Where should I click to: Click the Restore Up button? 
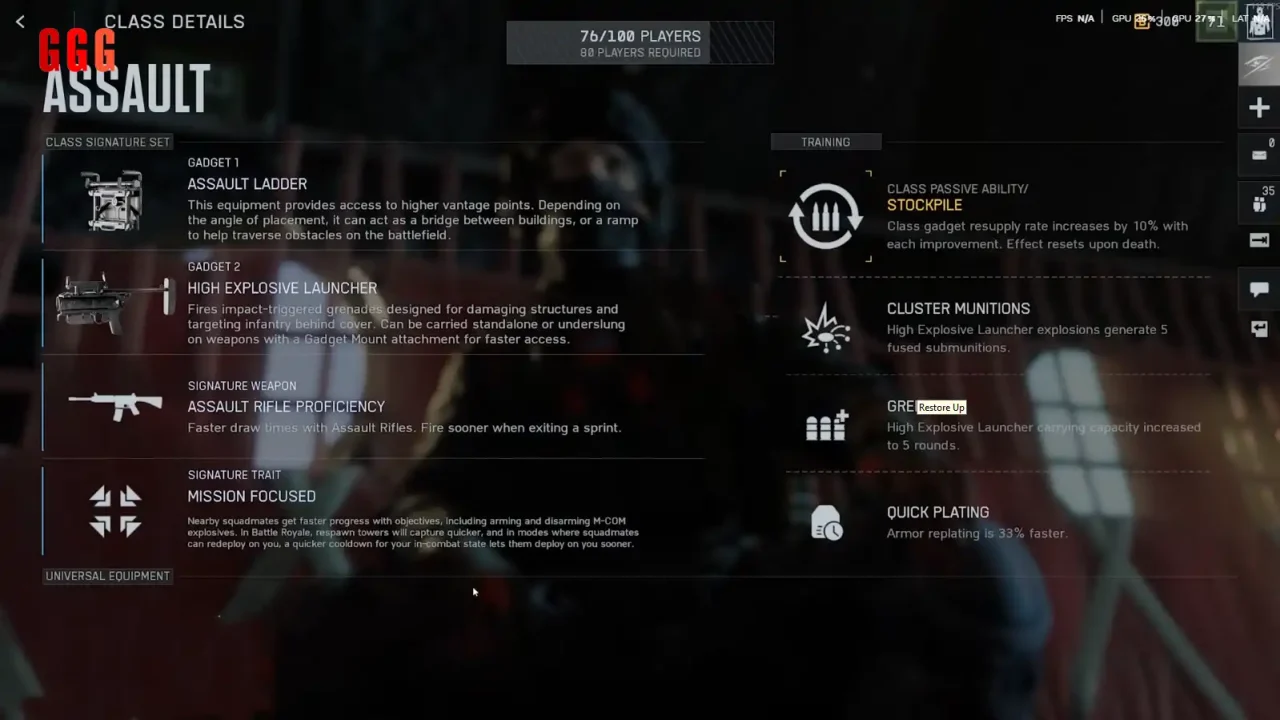(941, 407)
